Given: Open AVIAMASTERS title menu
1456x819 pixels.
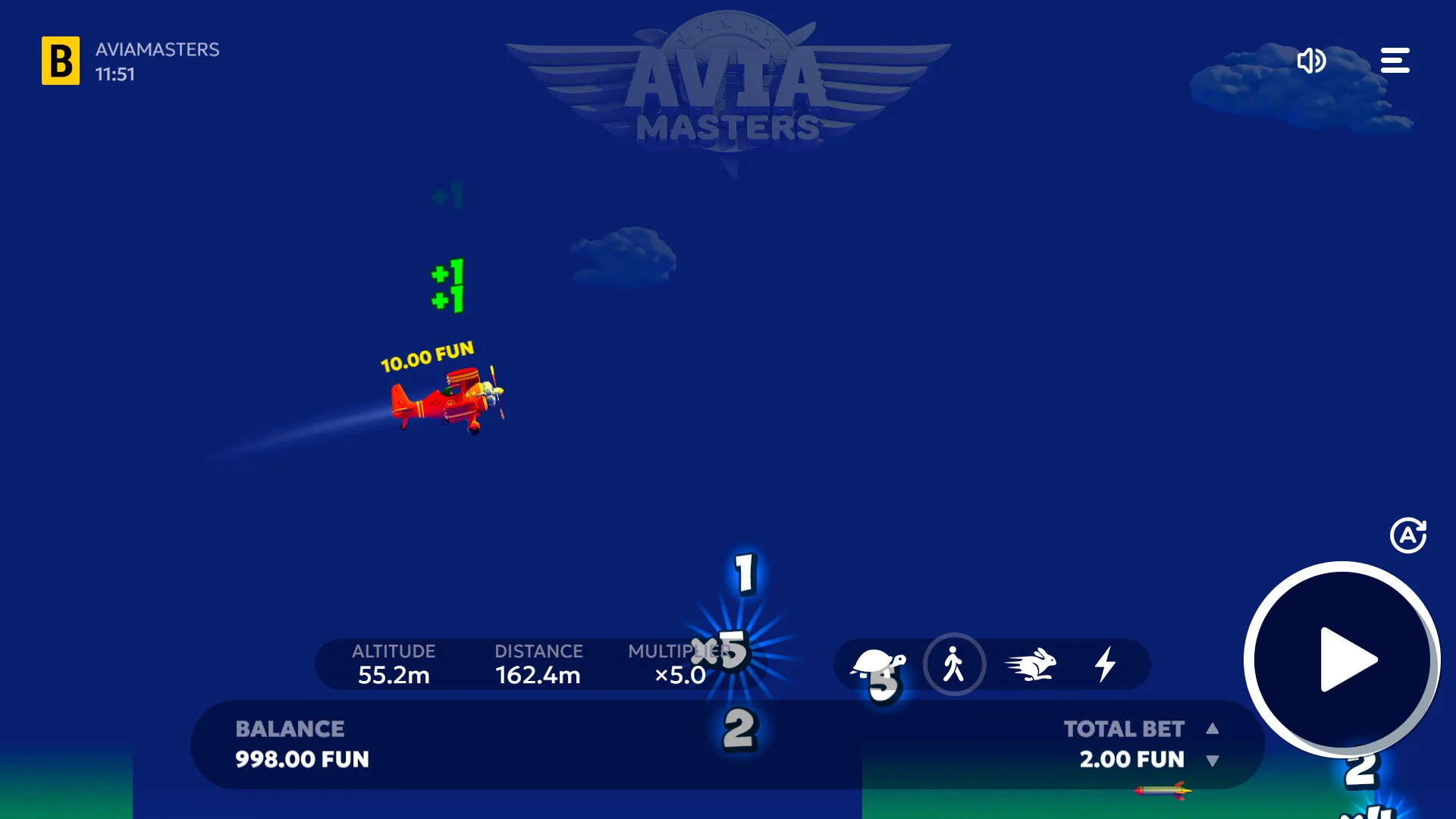Looking at the screenshot, I should [x=156, y=50].
